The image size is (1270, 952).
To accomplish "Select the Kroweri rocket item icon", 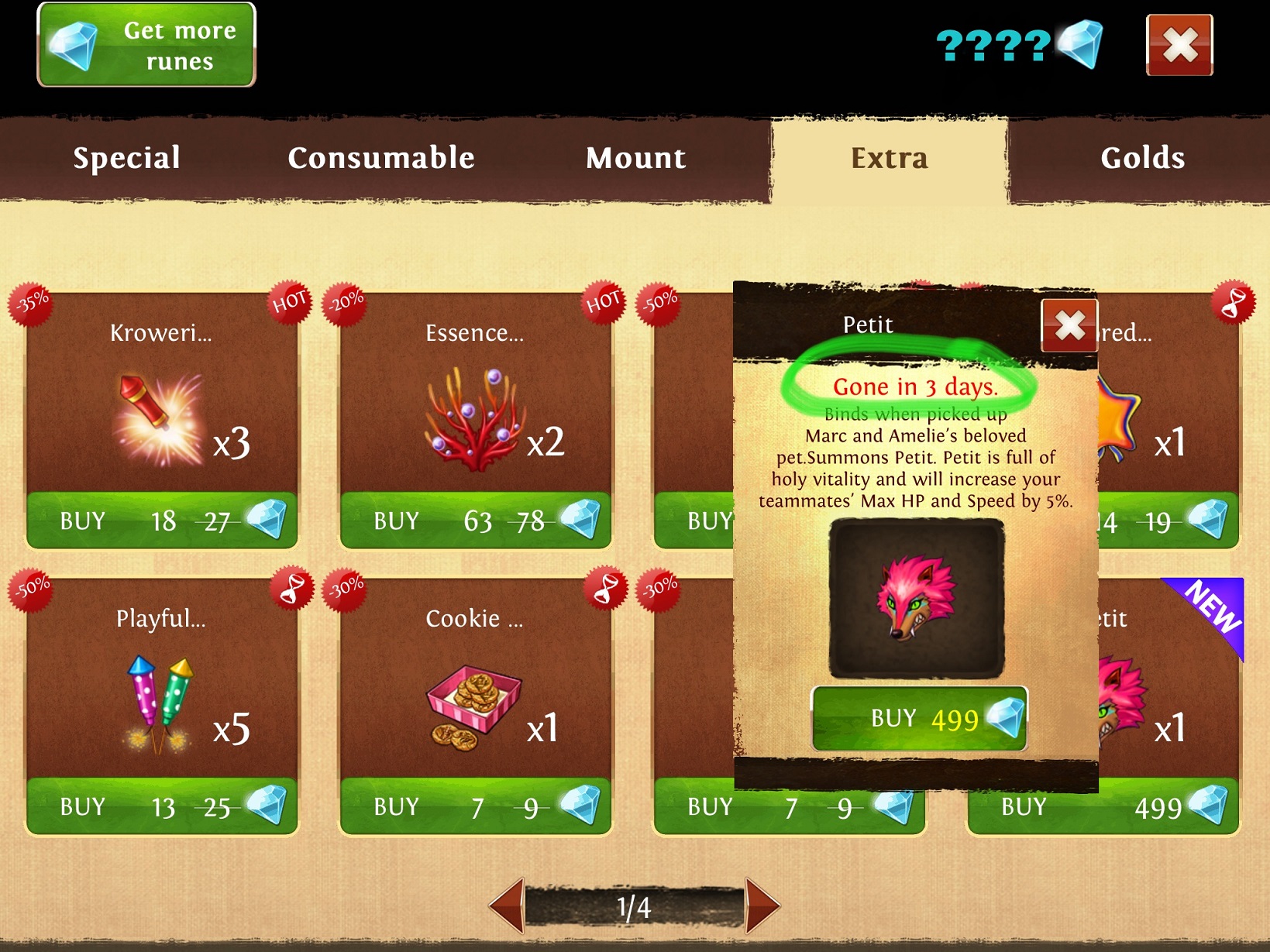I will [x=159, y=418].
